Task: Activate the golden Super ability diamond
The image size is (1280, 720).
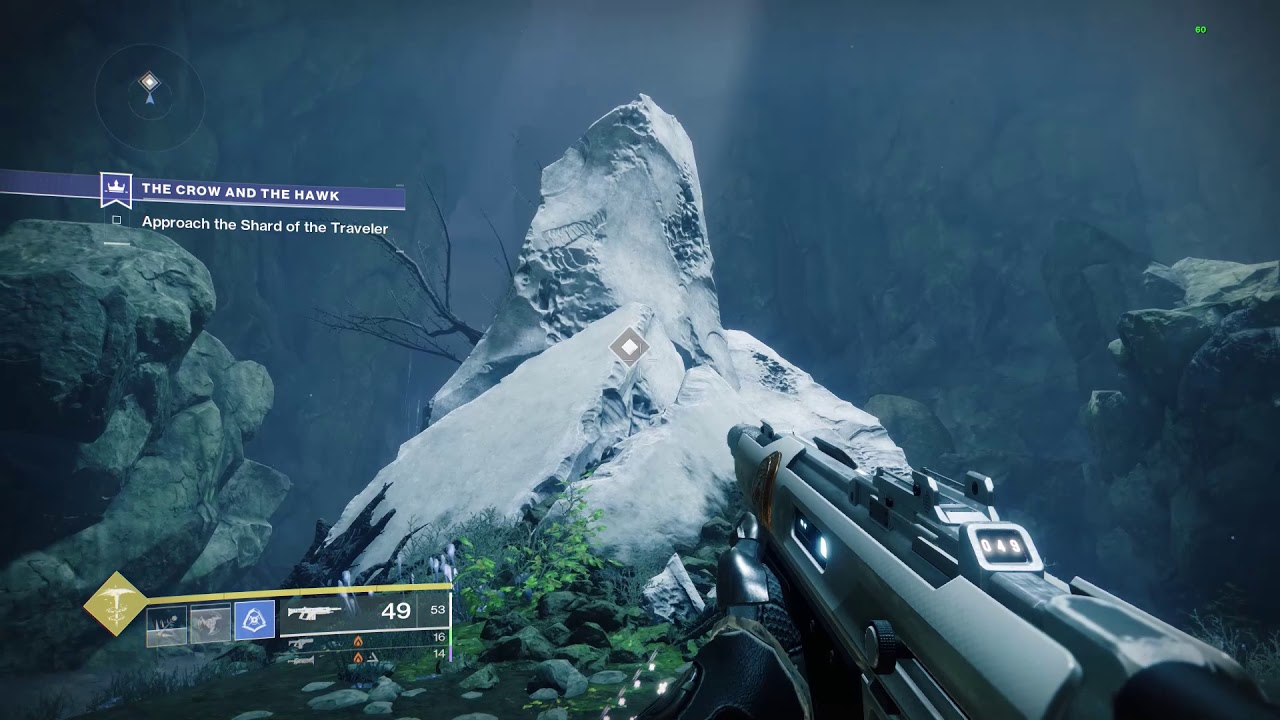Action: 115,603
